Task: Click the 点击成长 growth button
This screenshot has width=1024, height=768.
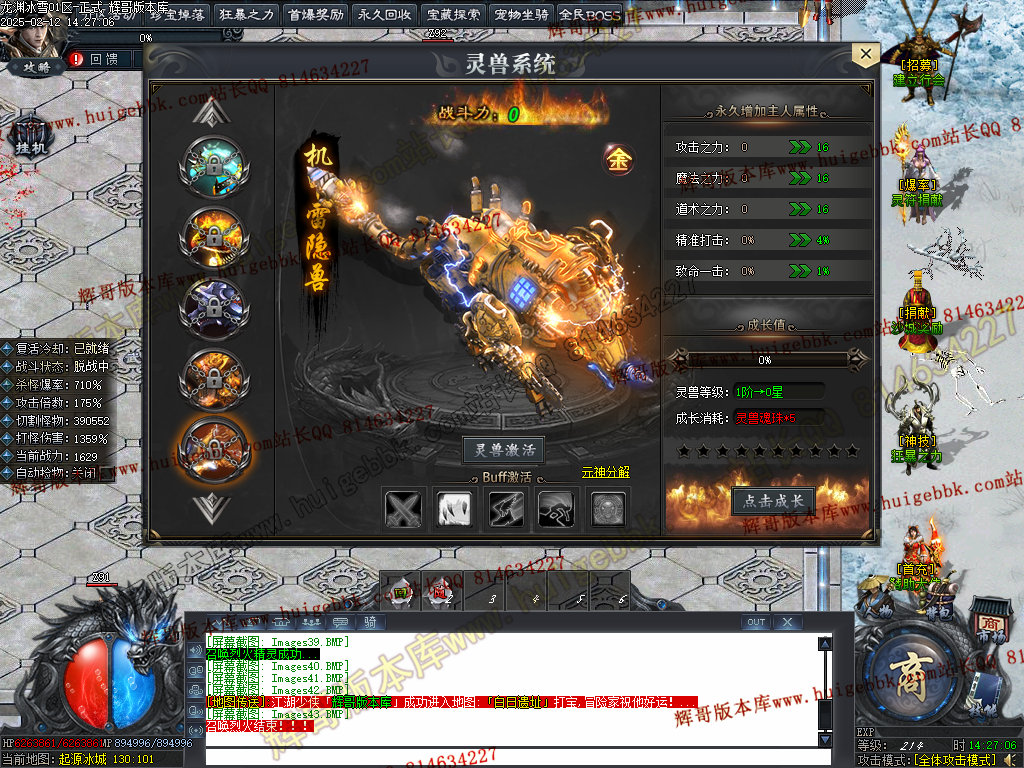Action: pyautogui.click(x=773, y=501)
